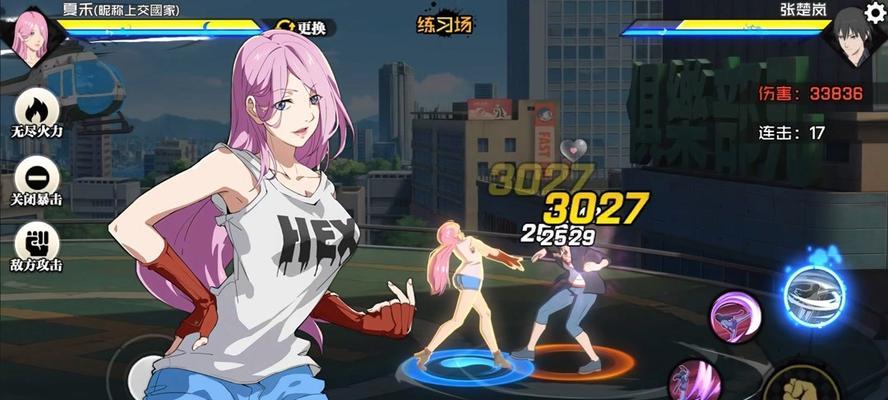Enable 敌方攻击 fist button
This screenshot has width=888, height=400.
coord(37,243)
